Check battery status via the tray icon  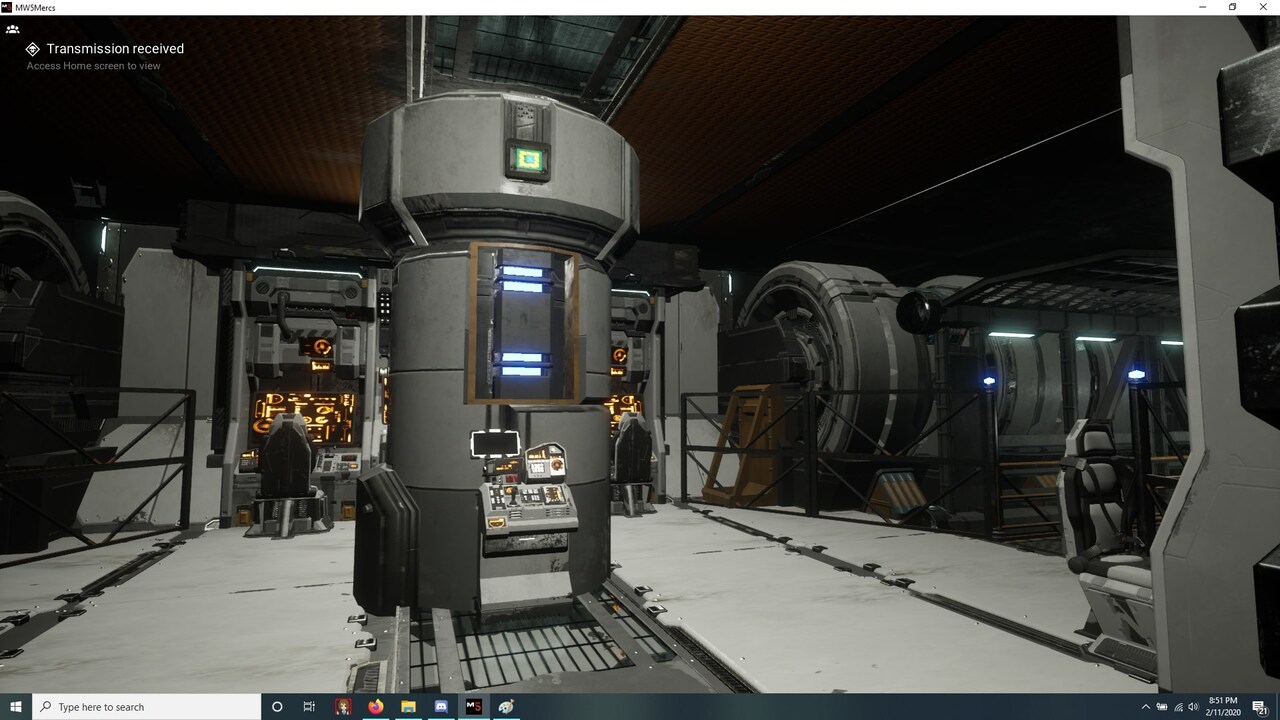coord(1162,706)
